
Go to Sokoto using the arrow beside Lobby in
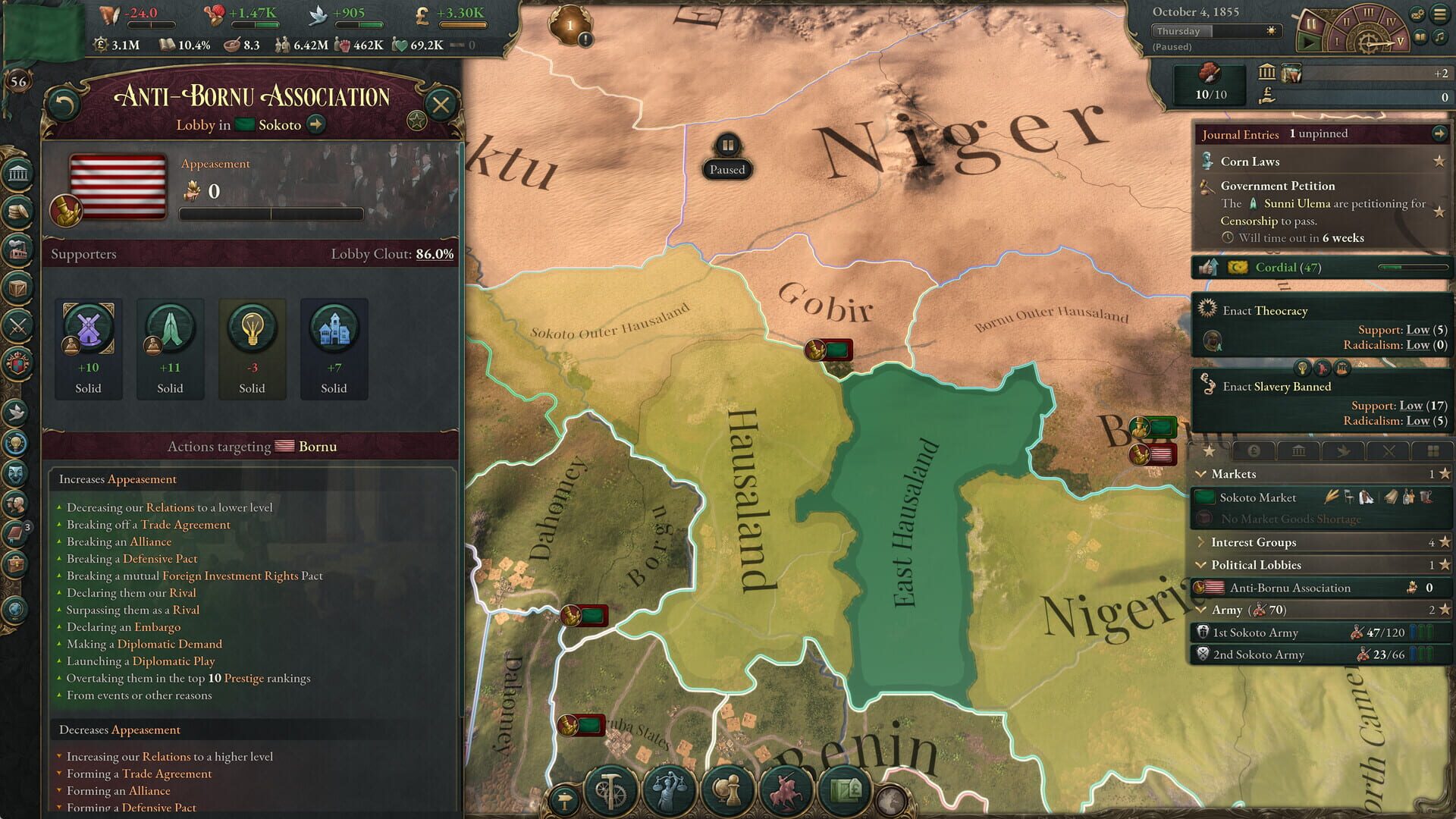click(315, 124)
